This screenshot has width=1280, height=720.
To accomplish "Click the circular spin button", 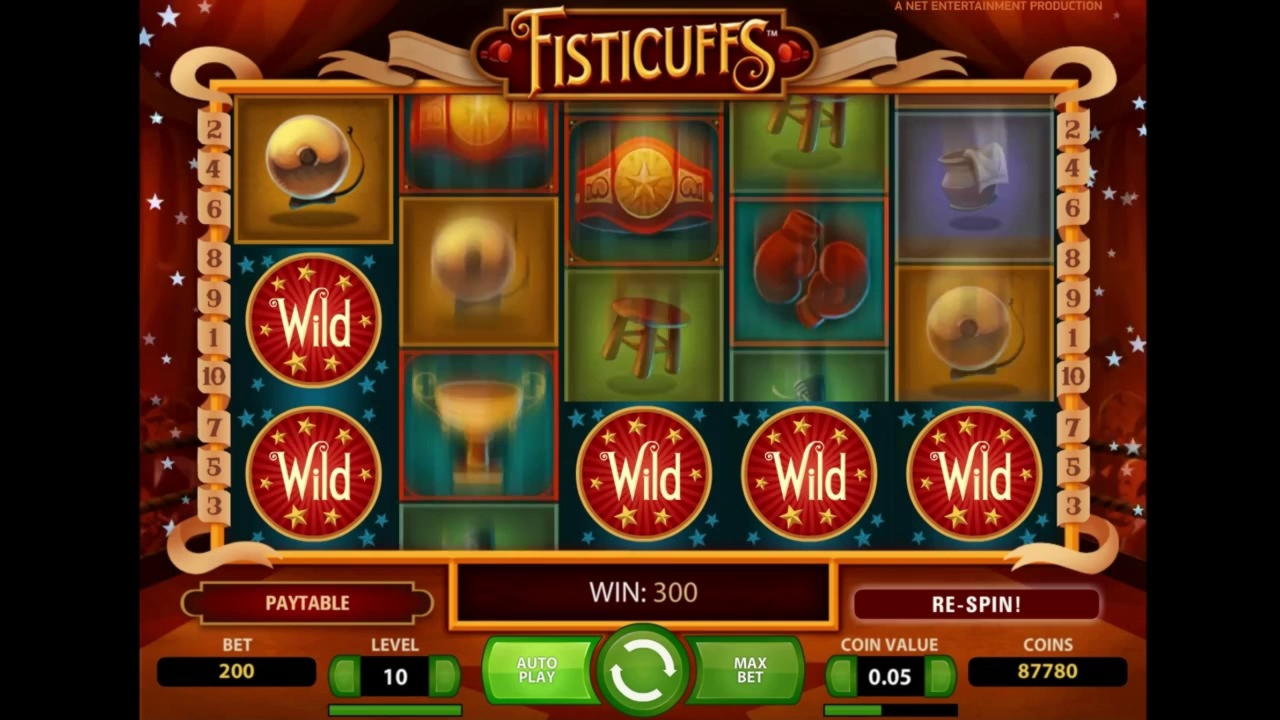I will point(643,670).
